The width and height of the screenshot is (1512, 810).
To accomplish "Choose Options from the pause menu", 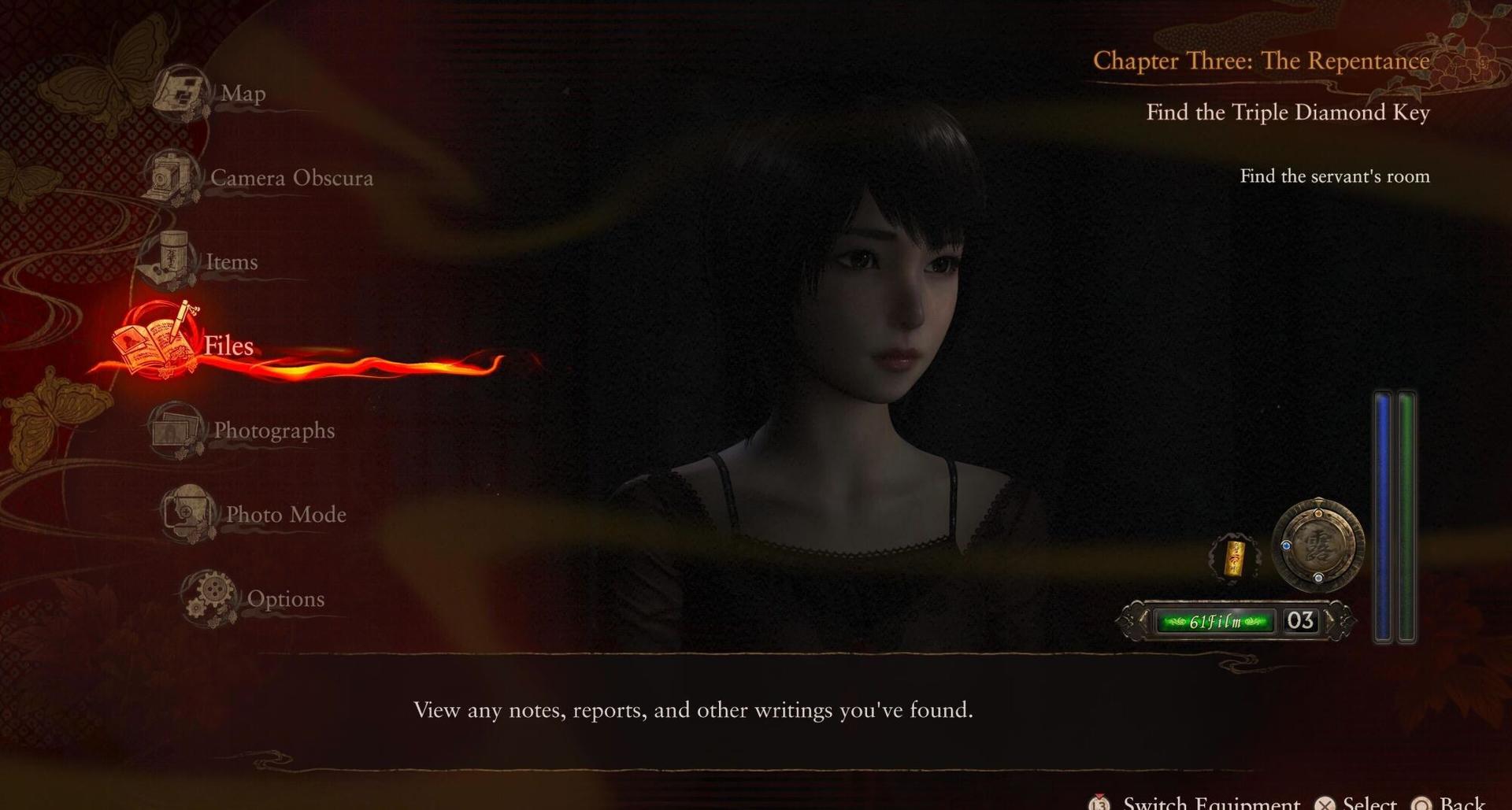I will pos(286,598).
